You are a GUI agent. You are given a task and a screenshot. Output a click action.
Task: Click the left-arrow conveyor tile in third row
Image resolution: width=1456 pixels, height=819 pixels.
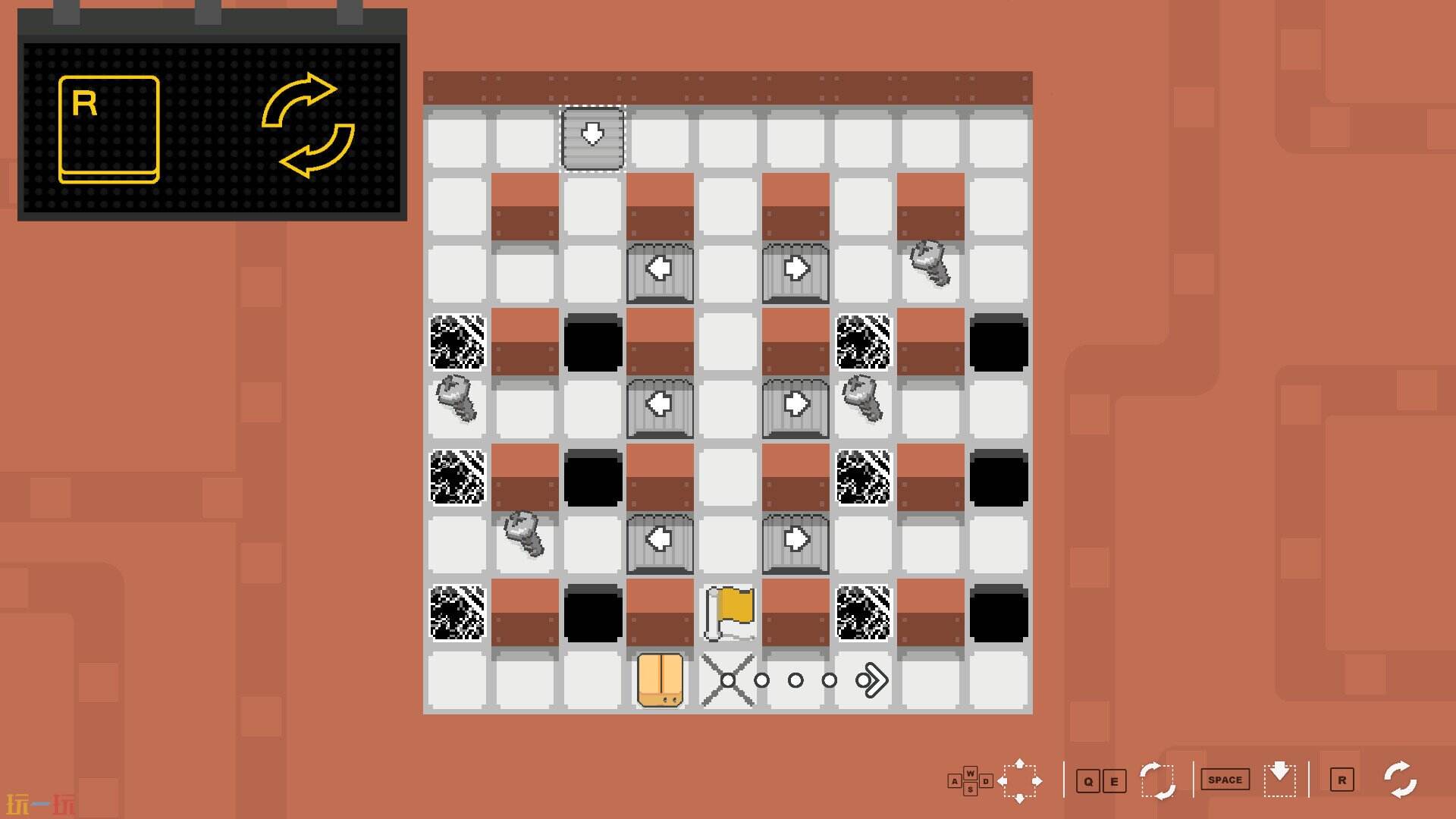click(660, 269)
